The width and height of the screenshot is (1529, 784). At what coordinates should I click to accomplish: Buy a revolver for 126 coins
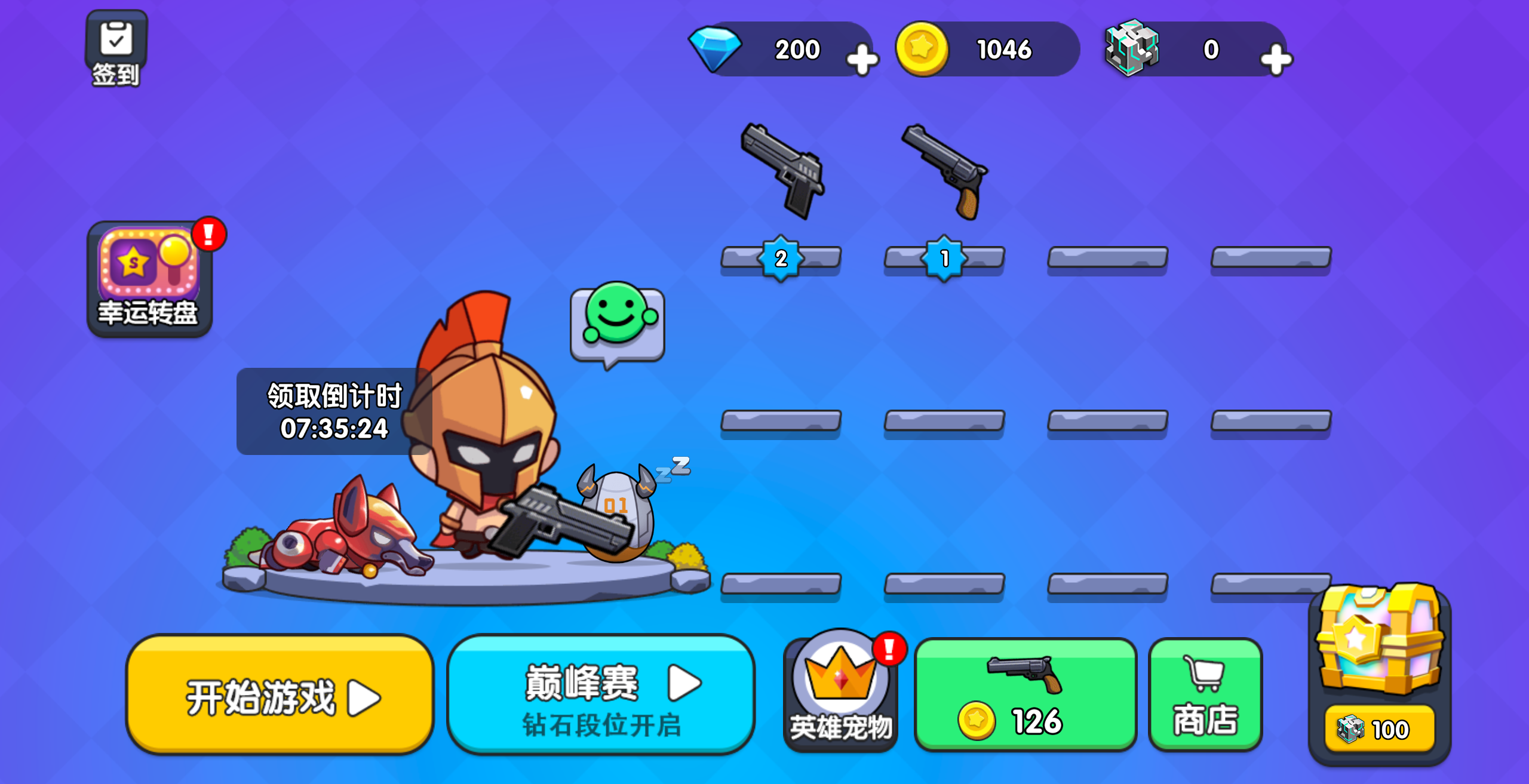pos(1025,695)
